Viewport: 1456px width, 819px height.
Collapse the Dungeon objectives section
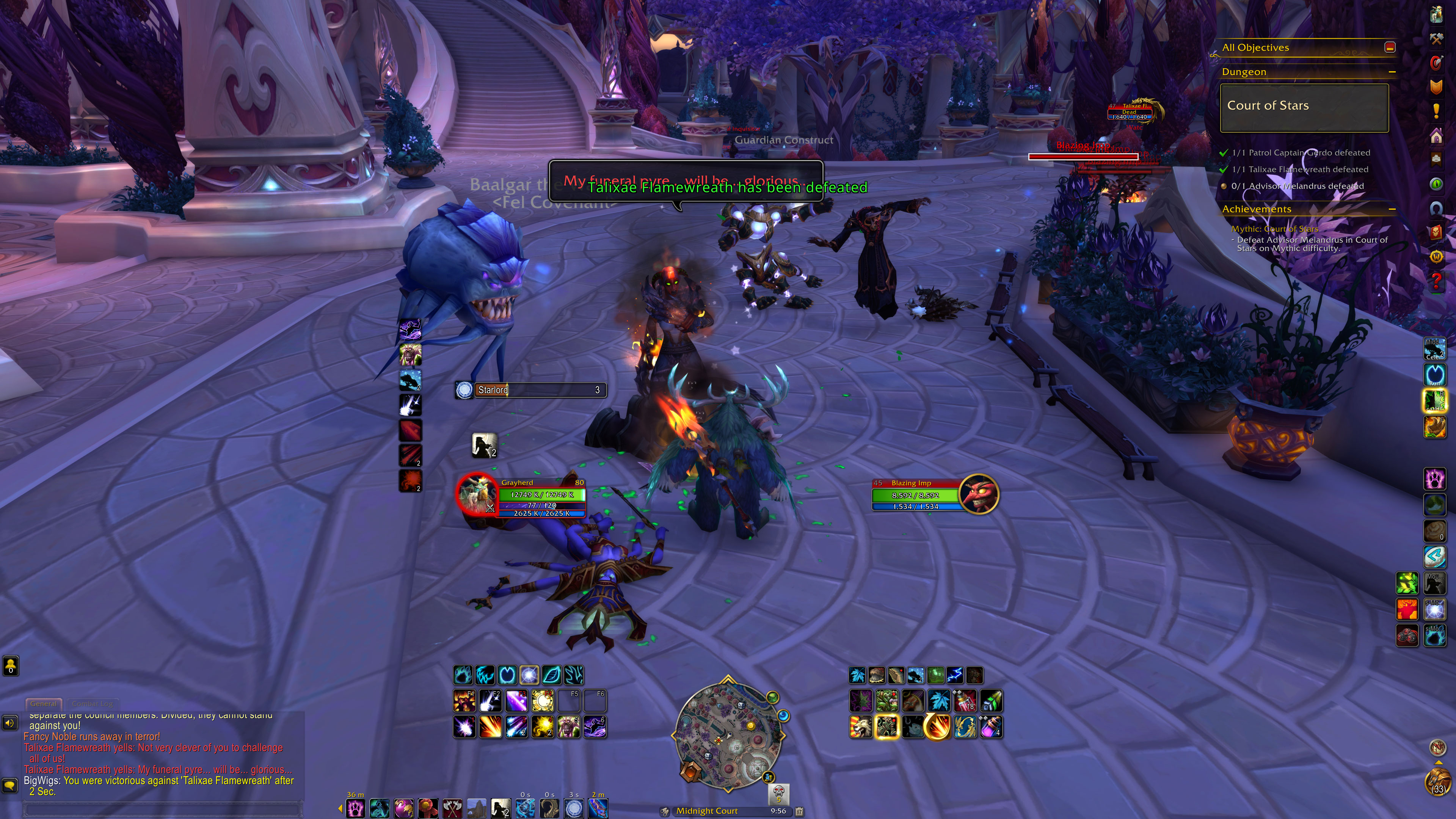[x=1392, y=72]
